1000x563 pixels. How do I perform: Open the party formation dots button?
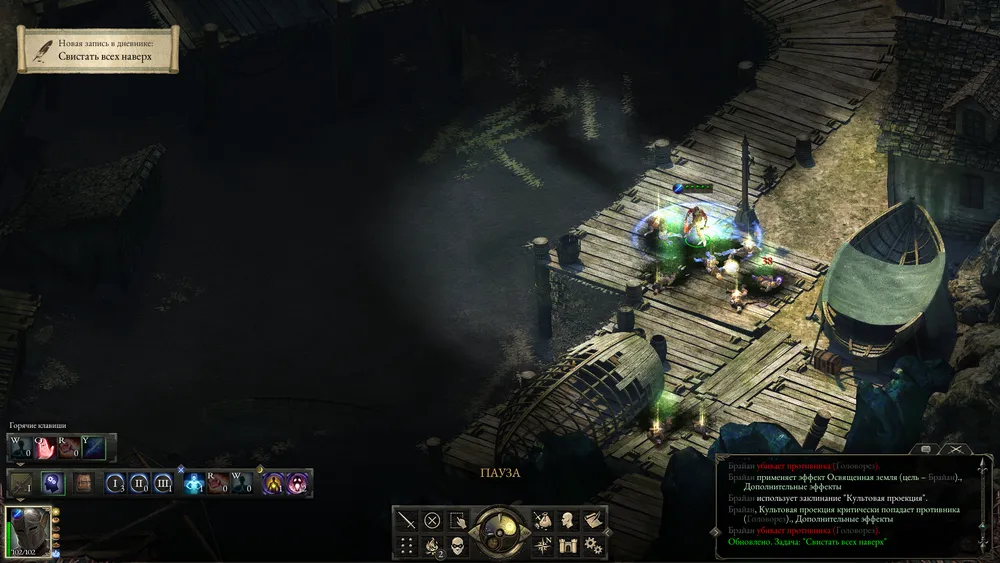tap(407, 546)
